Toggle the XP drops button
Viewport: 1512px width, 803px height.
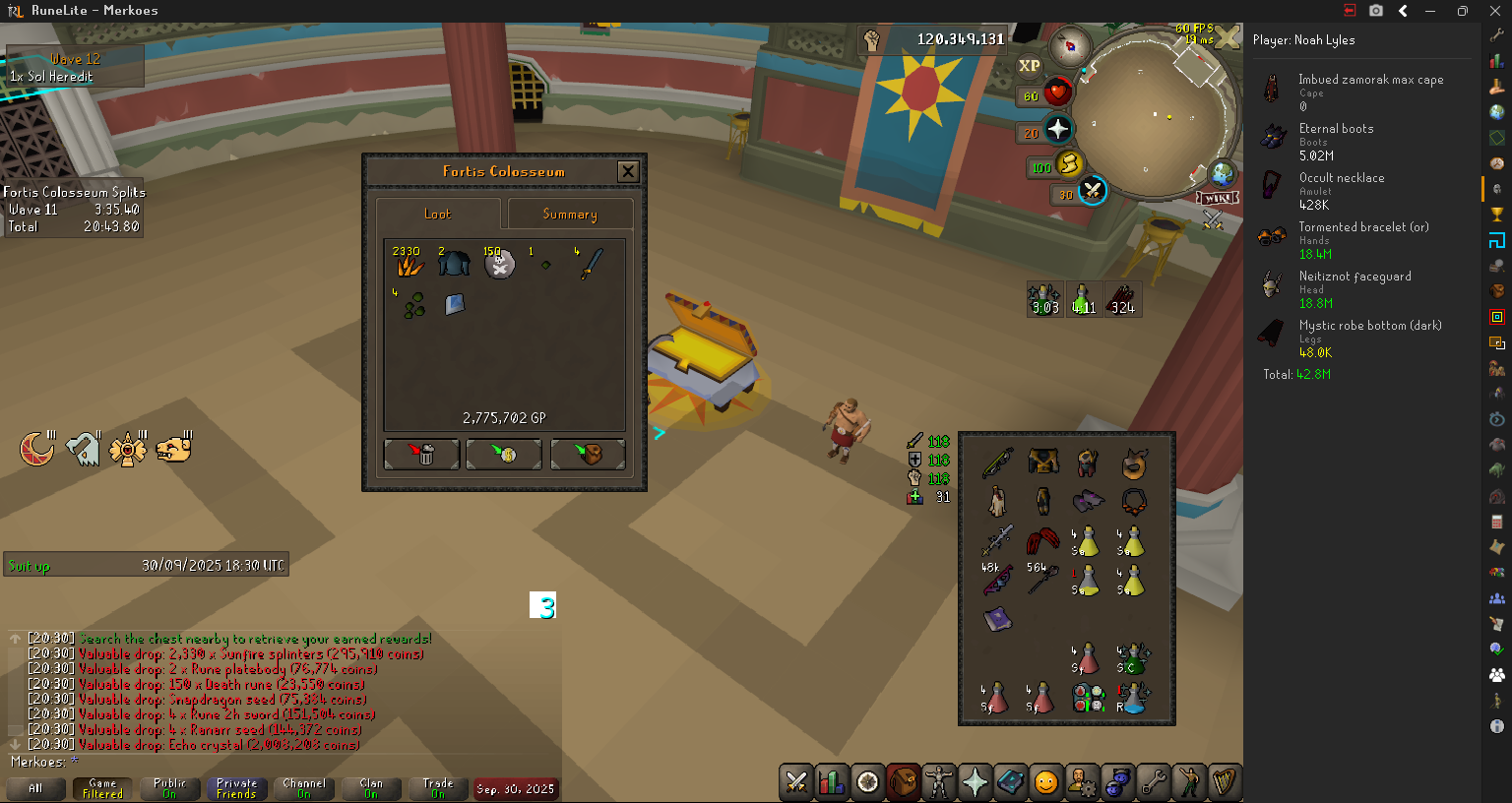coord(1030,66)
